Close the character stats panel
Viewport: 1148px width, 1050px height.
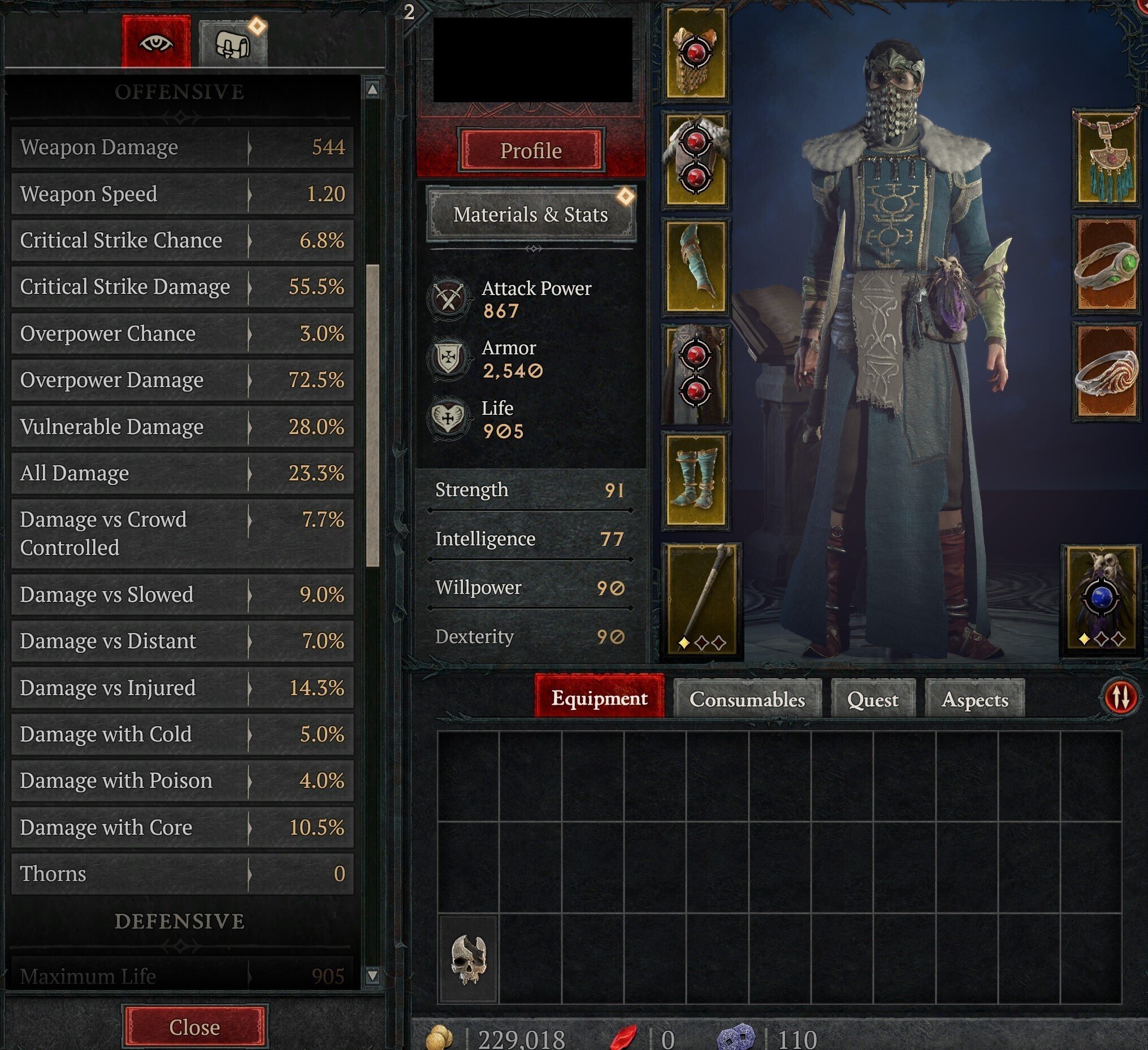194,1026
